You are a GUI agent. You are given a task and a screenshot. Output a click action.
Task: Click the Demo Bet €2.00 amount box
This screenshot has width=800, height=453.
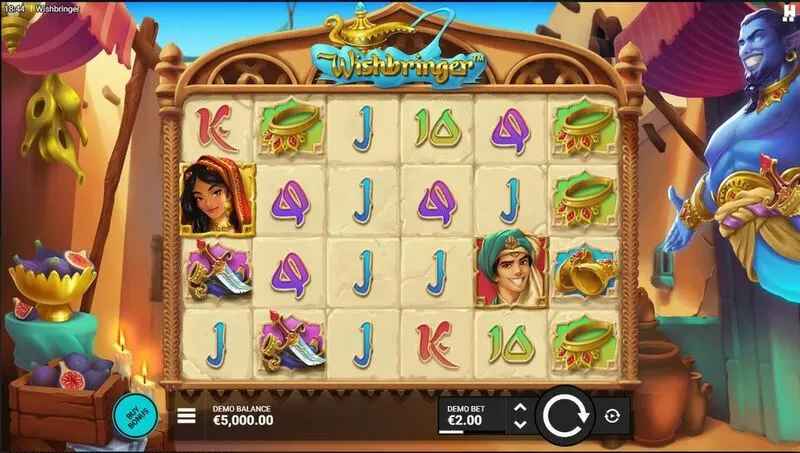click(x=471, y=416)
